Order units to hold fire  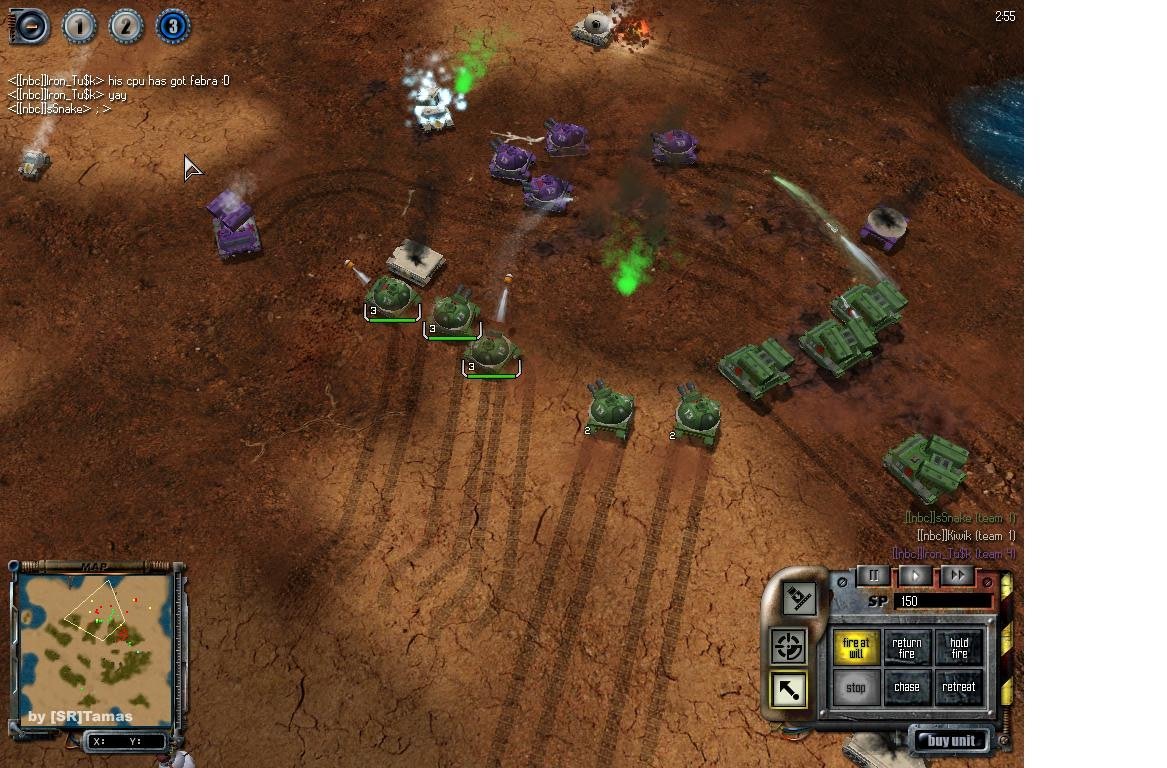pos(959,648)
